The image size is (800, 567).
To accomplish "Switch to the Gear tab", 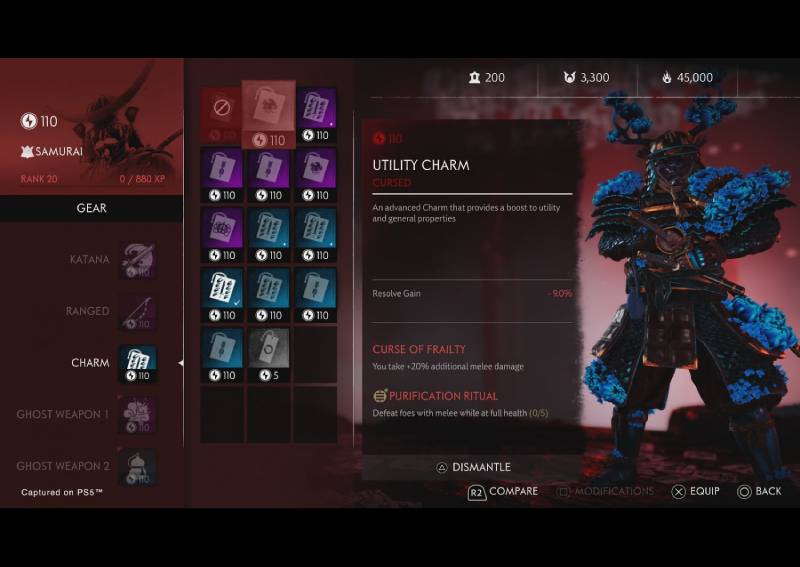I will (91, 208).
